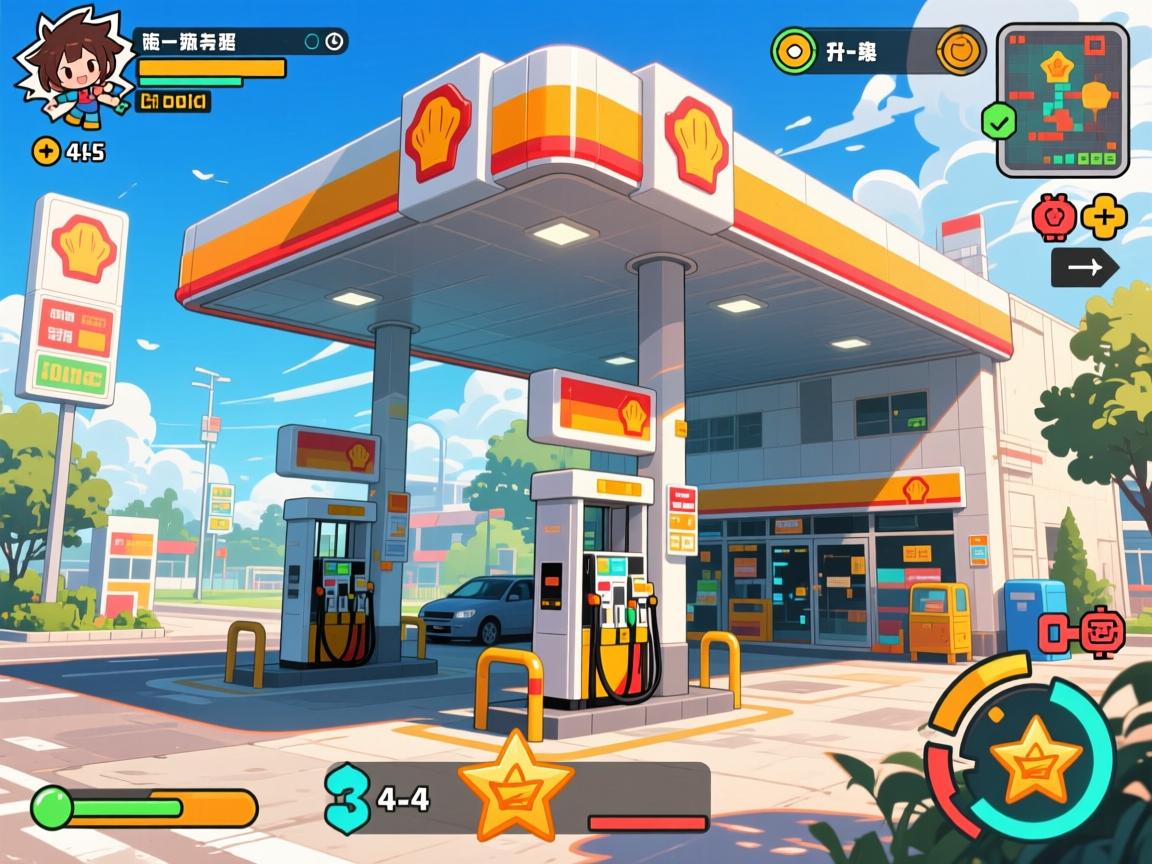This screenshot has height=864, width=1152.
Task: Tap the yellow plus-shaped button under the minimap
Action: point(1104,217)
